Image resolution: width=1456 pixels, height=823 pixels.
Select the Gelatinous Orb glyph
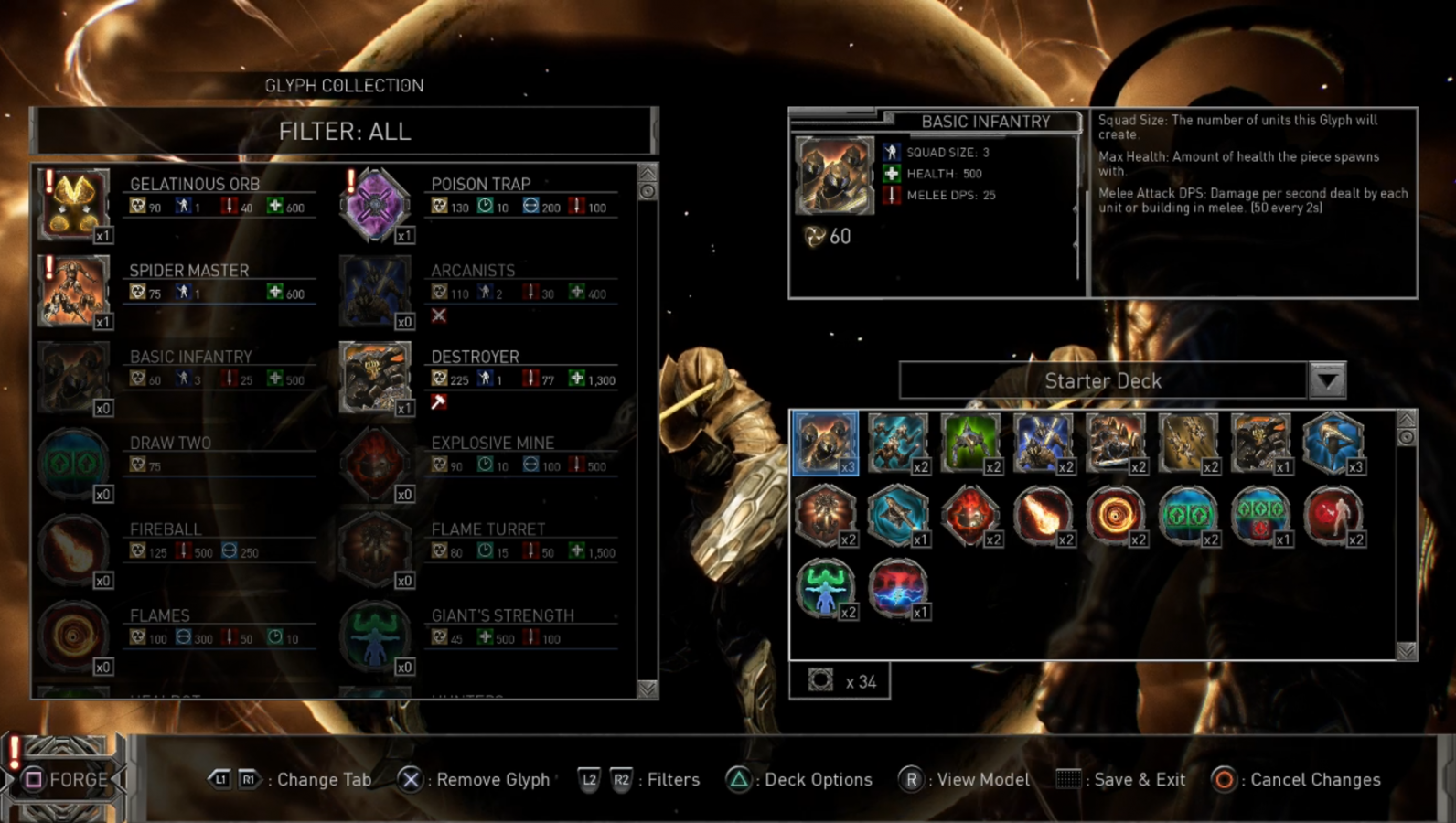tap(74, 204)
